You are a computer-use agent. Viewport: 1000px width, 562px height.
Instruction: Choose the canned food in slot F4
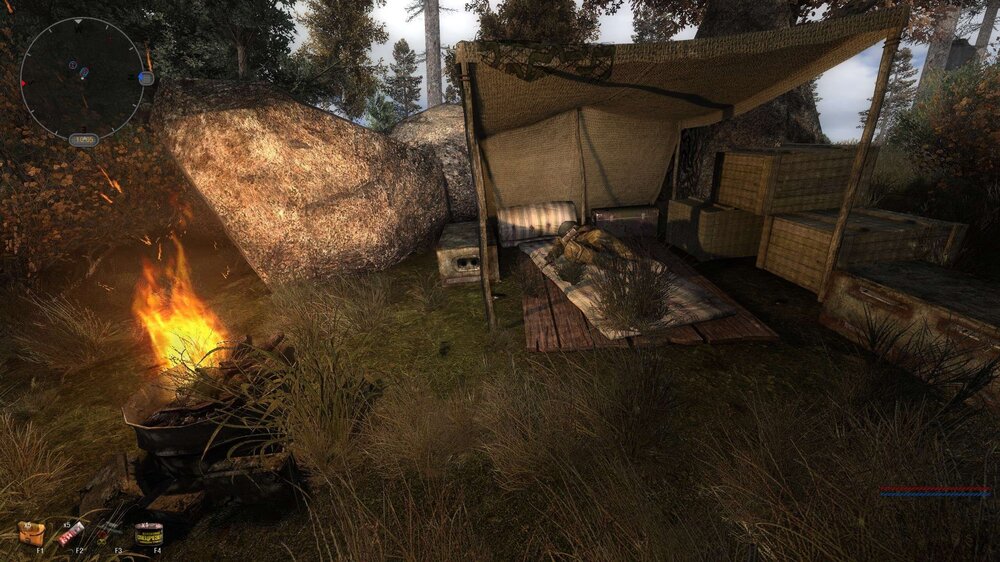point(149,534)
